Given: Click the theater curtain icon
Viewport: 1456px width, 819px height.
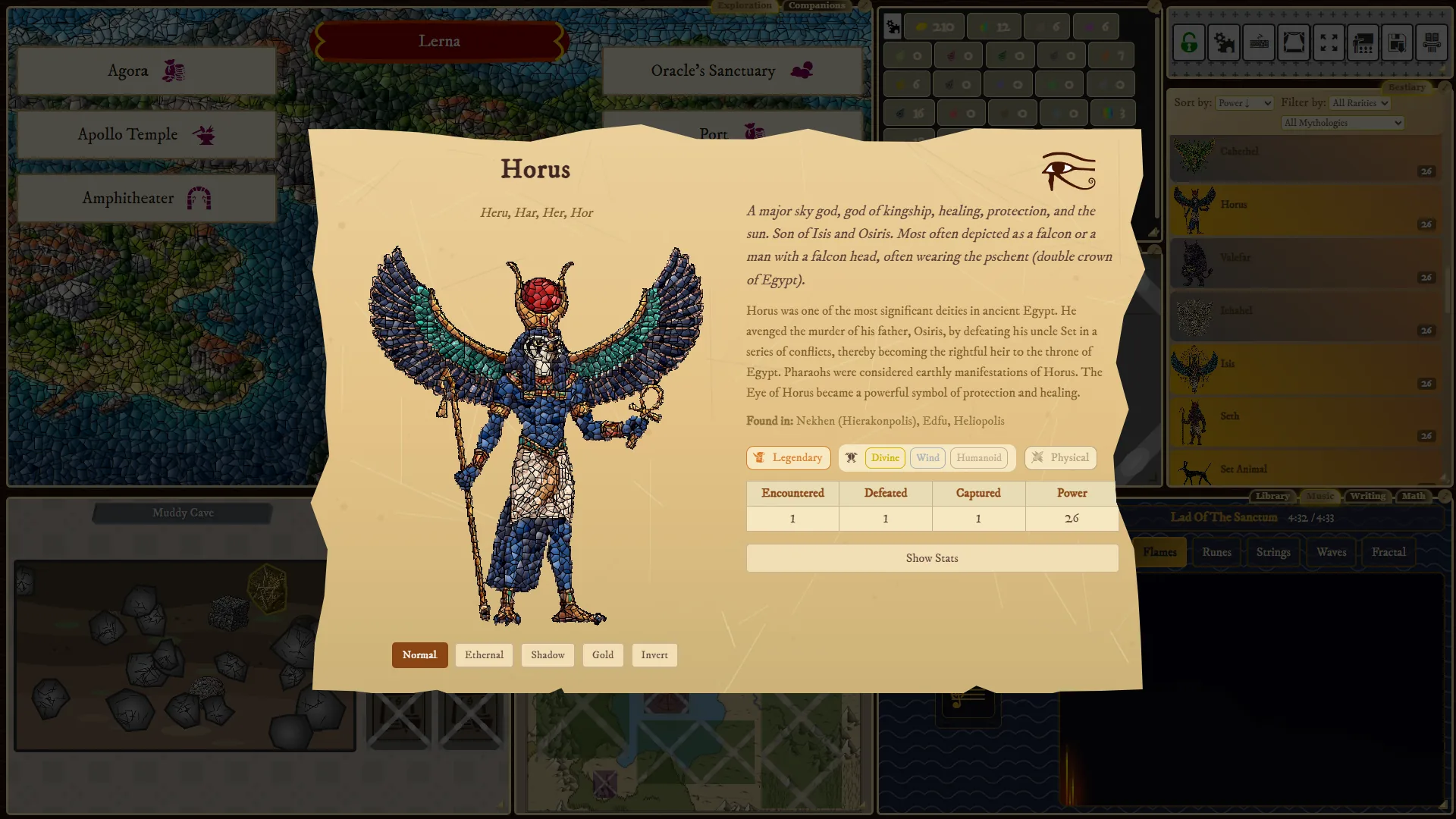Looking at the screenshot, I should 1294,42.
